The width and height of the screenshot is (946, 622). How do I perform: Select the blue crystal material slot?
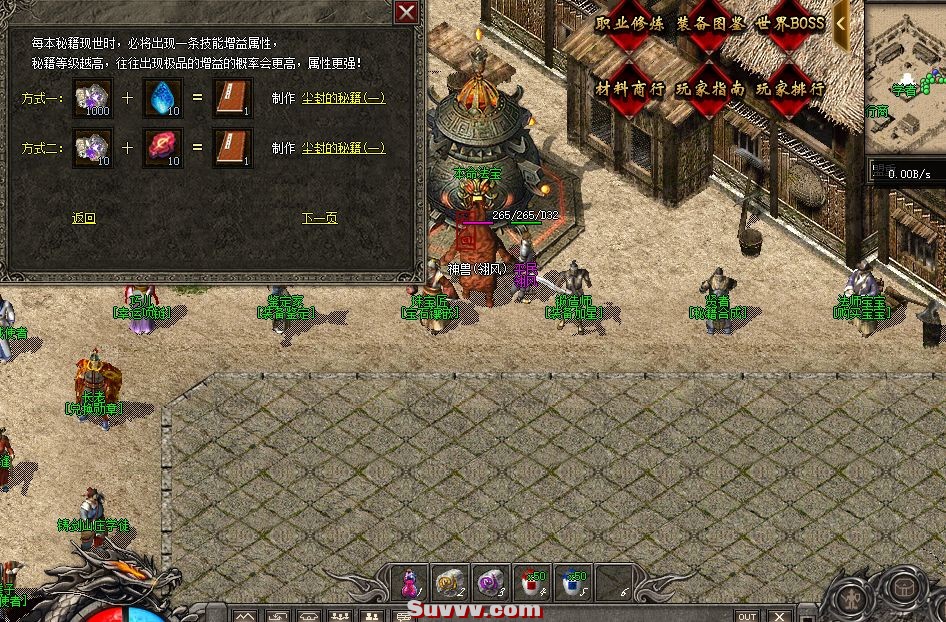pyautogui.click(x=161, y=98)
